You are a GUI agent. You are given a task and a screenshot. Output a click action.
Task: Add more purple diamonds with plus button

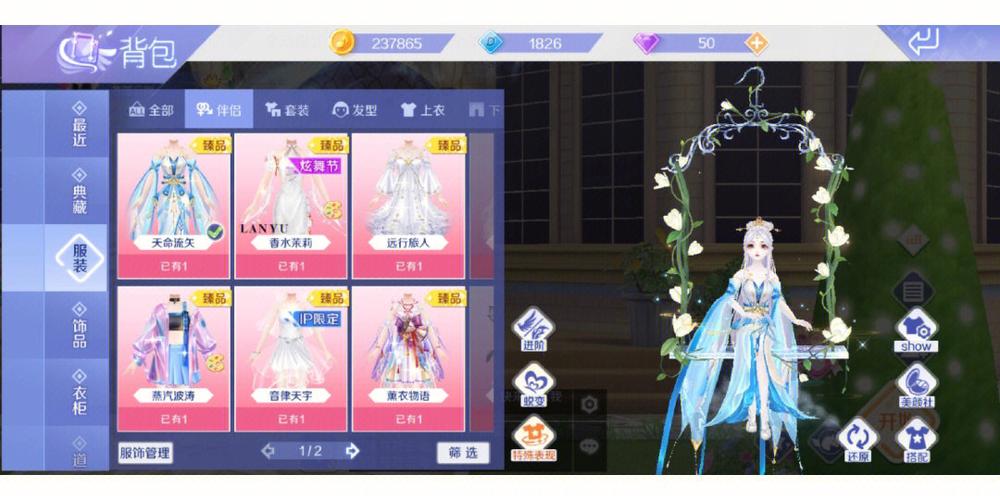click(757, 43)
